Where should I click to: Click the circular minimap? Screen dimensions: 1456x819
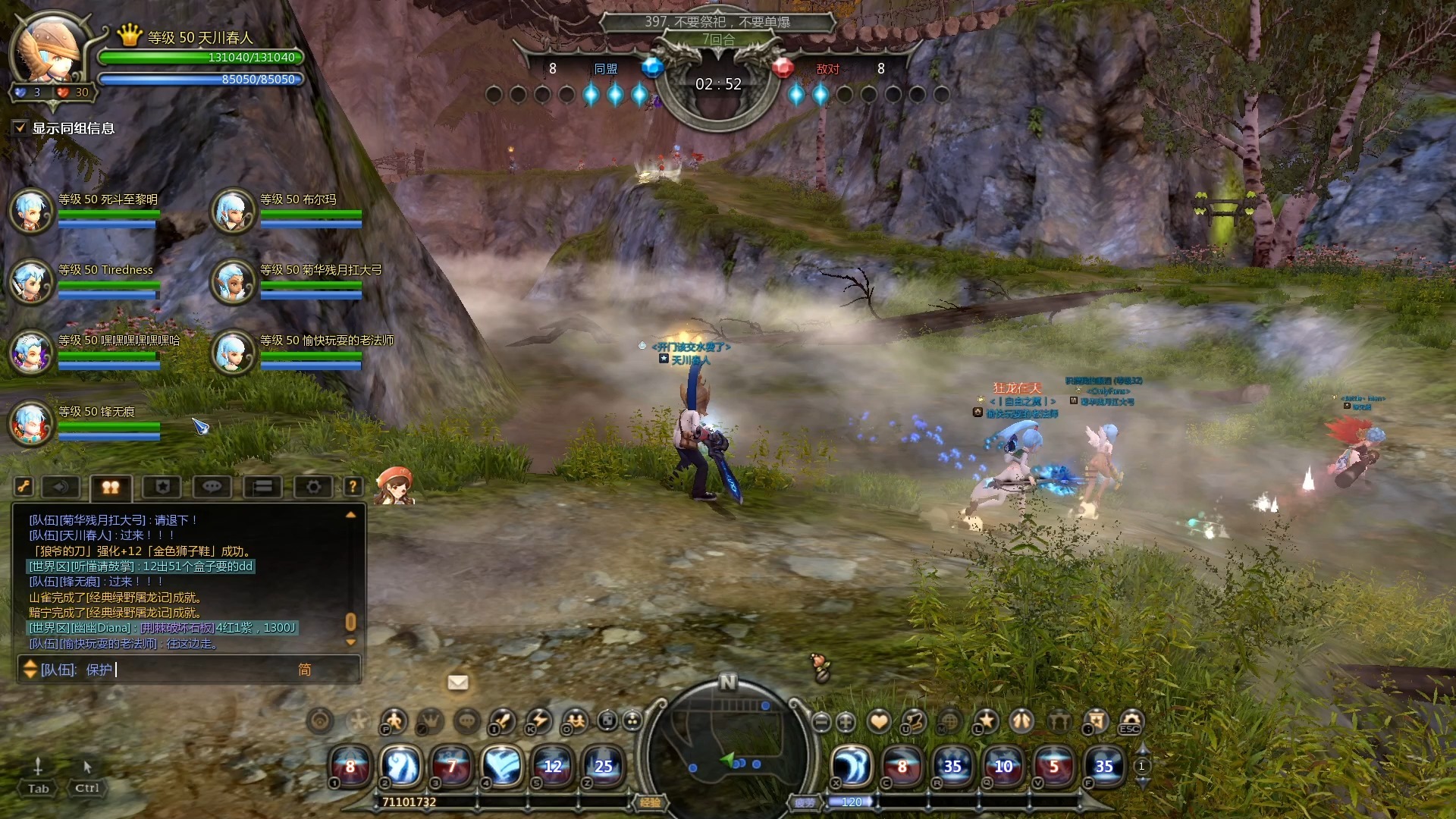[x=728, y=751]
